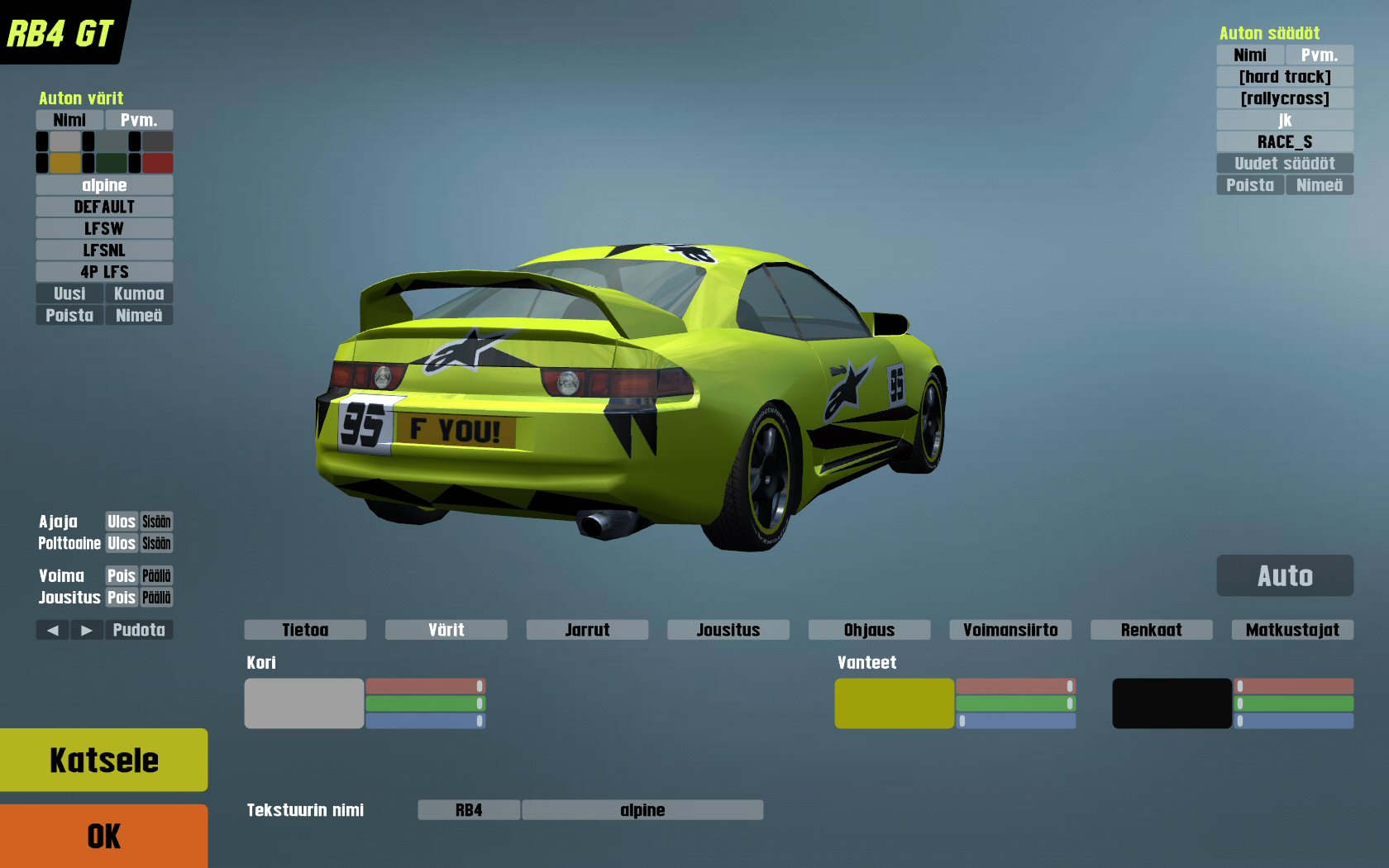Screen dimensions: 1389x868
Task: Select the Jousitus tab
Action: pyautogui.click(x=728, y=630)
